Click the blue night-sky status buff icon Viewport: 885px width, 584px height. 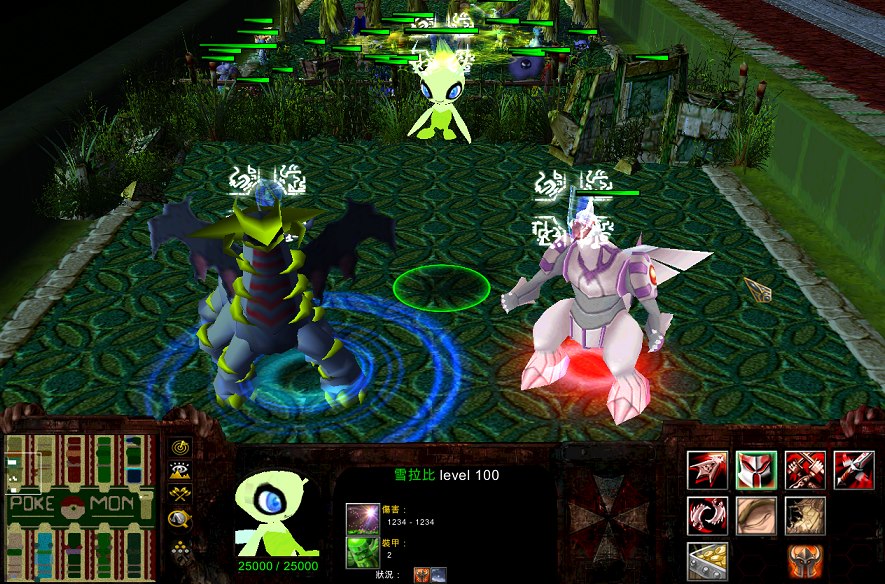438,574
